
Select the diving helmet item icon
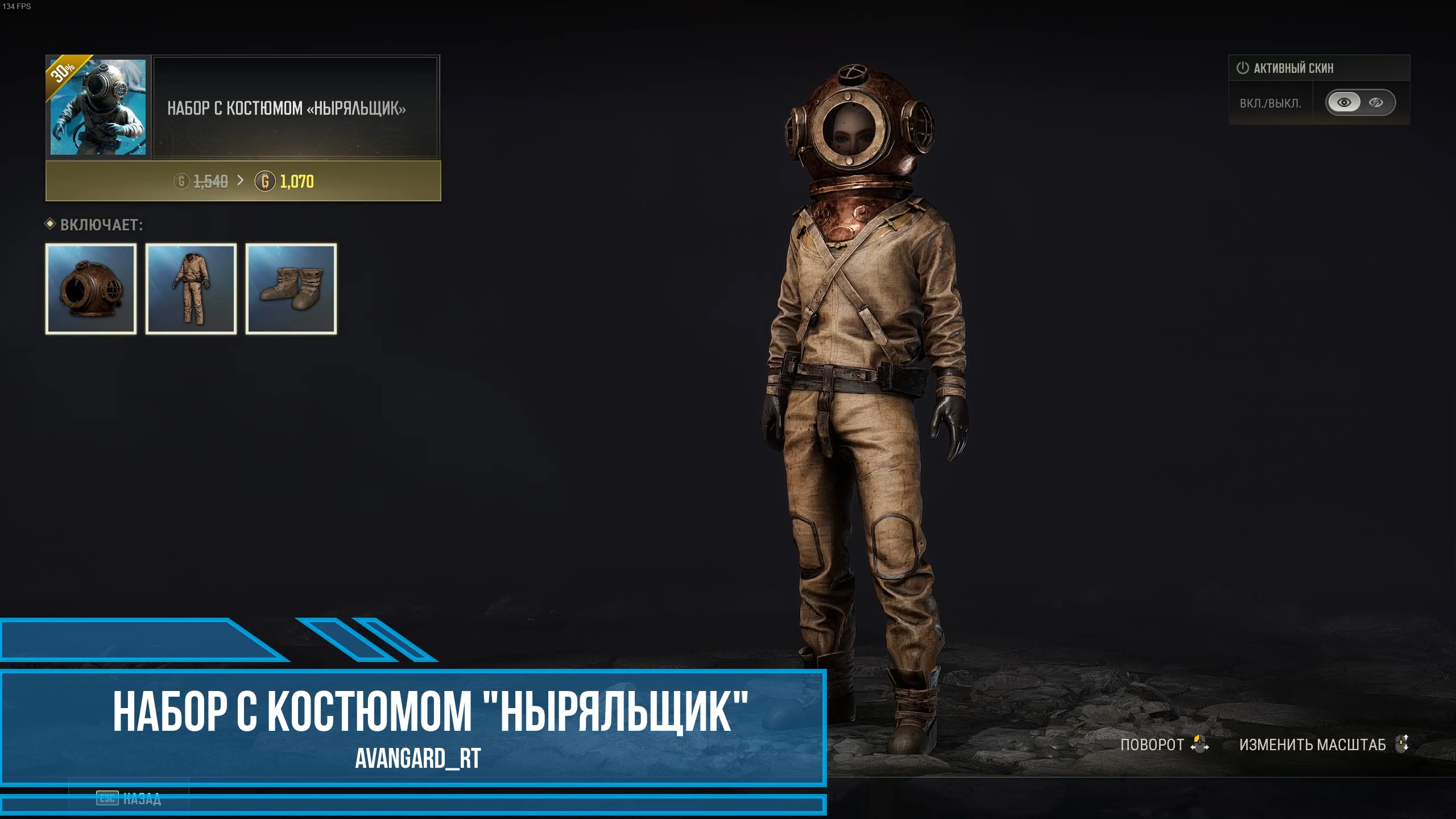[x=90, y=289]
